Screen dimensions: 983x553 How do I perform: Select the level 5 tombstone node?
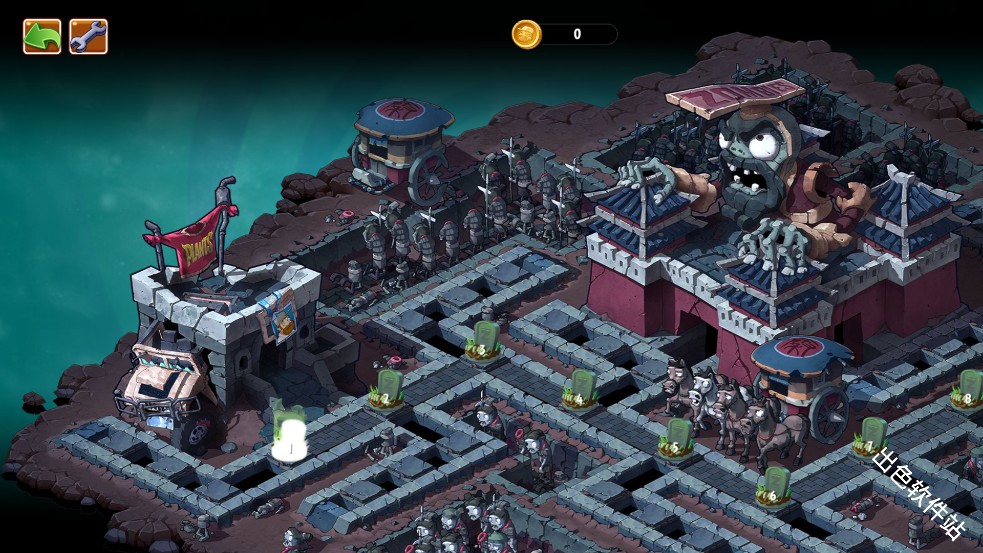pyautogui.click(x=678, y=438)
